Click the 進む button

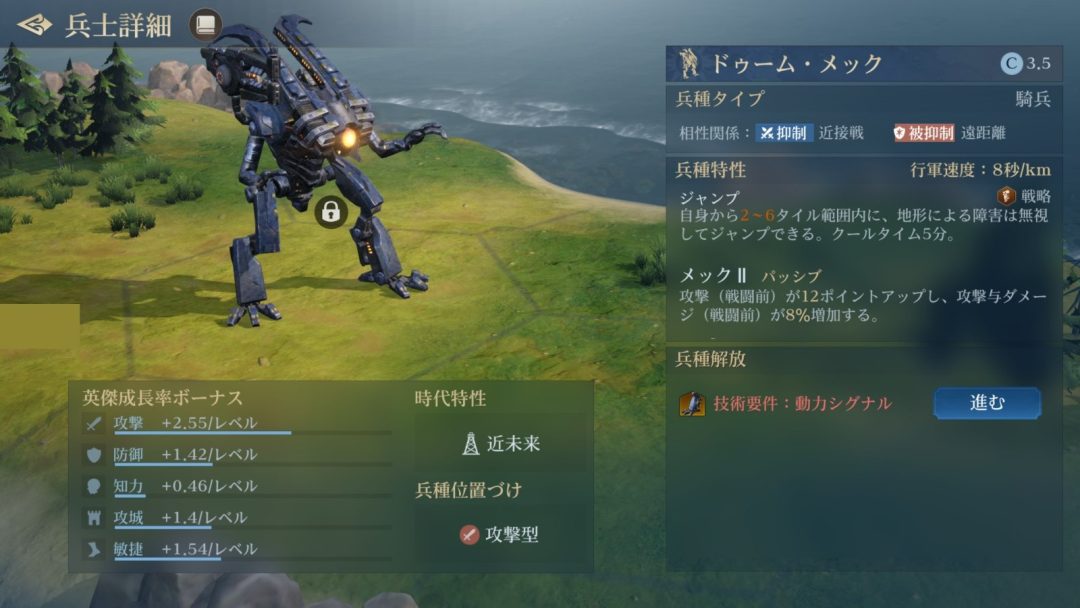pos(987,403)
